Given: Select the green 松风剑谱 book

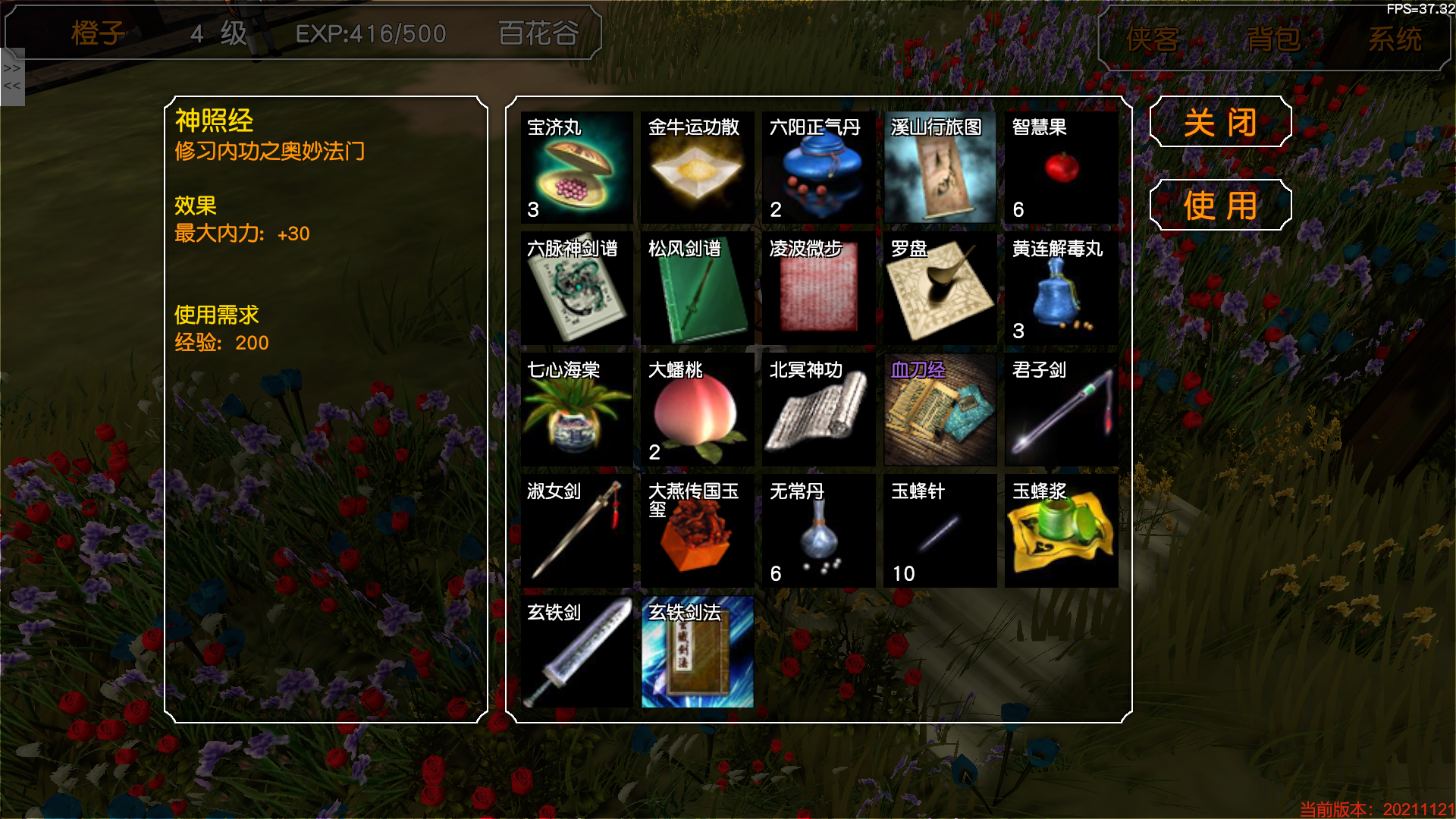Looking at the screenshot, I should tap(698, 289).
